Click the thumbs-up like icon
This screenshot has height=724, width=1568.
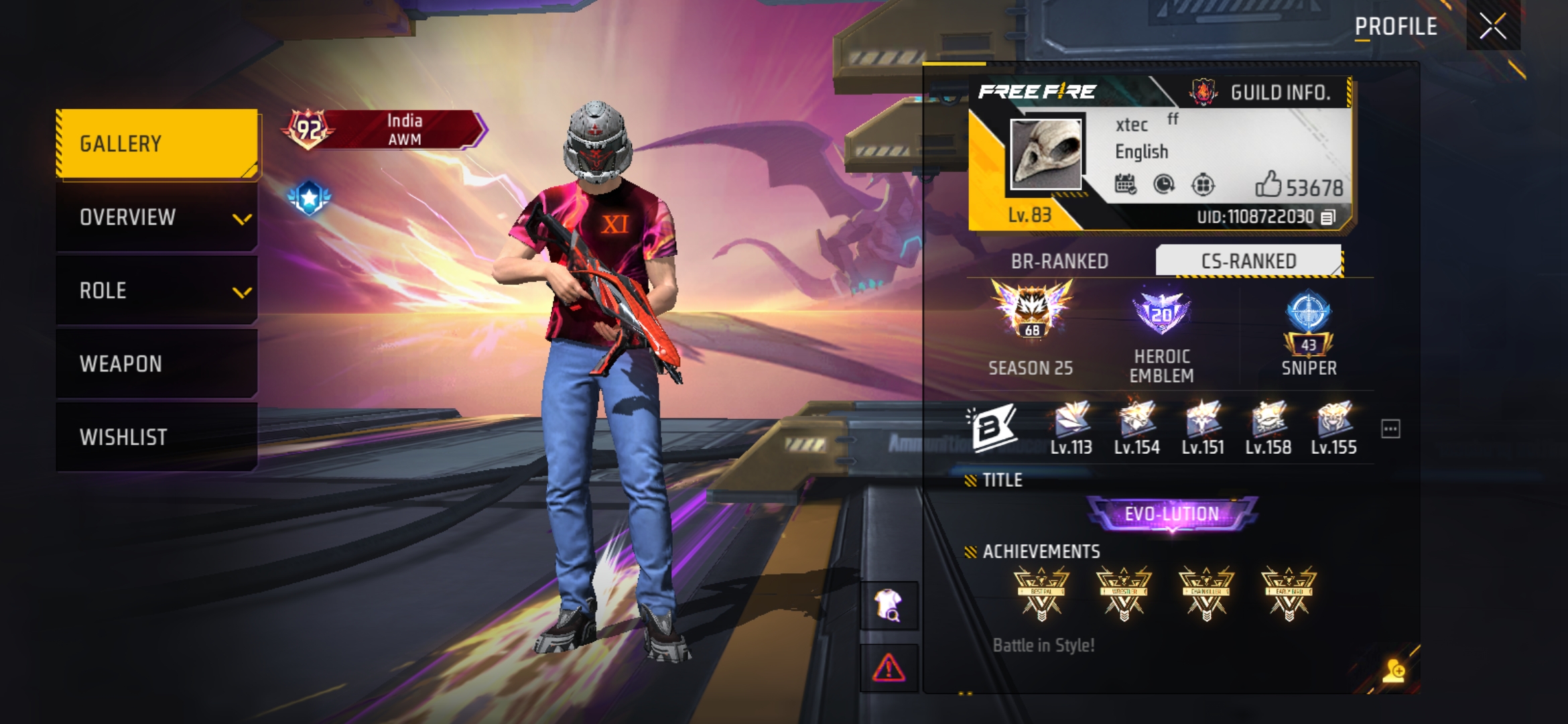[1268, 184]
